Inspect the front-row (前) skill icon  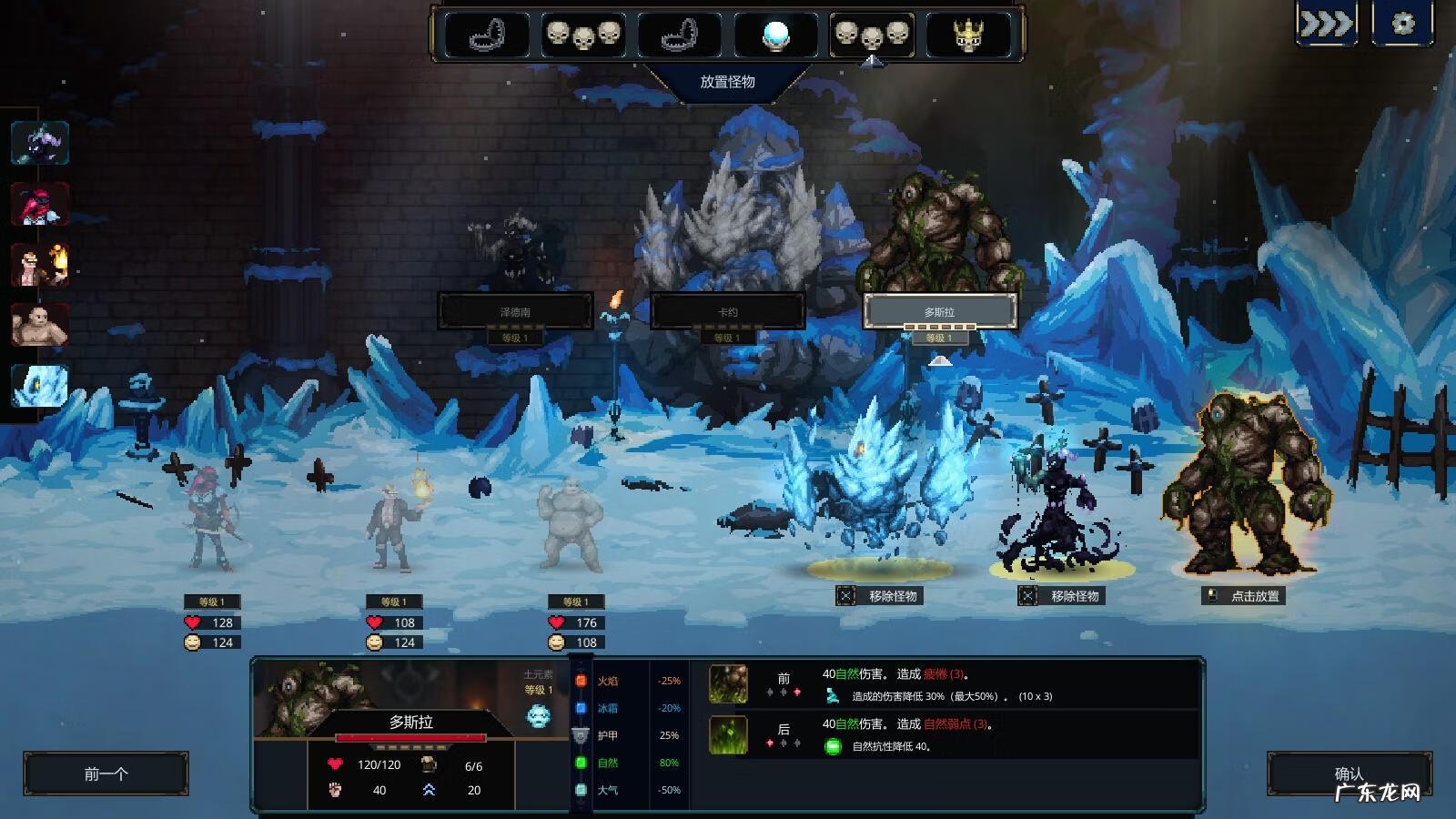click(728, 683)
